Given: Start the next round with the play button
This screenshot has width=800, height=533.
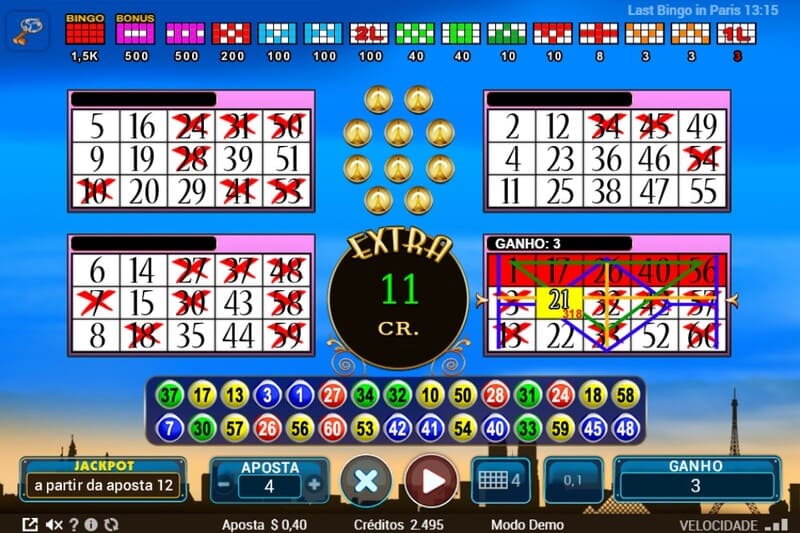Looking at the screenshot, I should click(x=431, y=482).
